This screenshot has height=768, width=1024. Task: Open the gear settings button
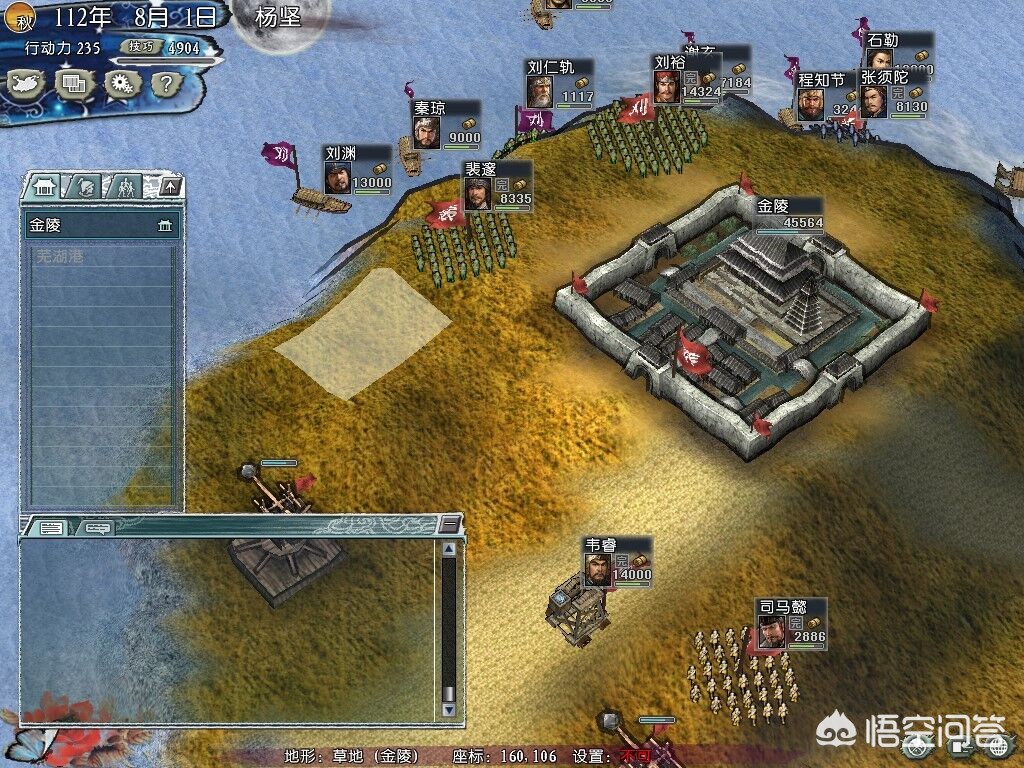pyautogui.click(x=120, y=84)
